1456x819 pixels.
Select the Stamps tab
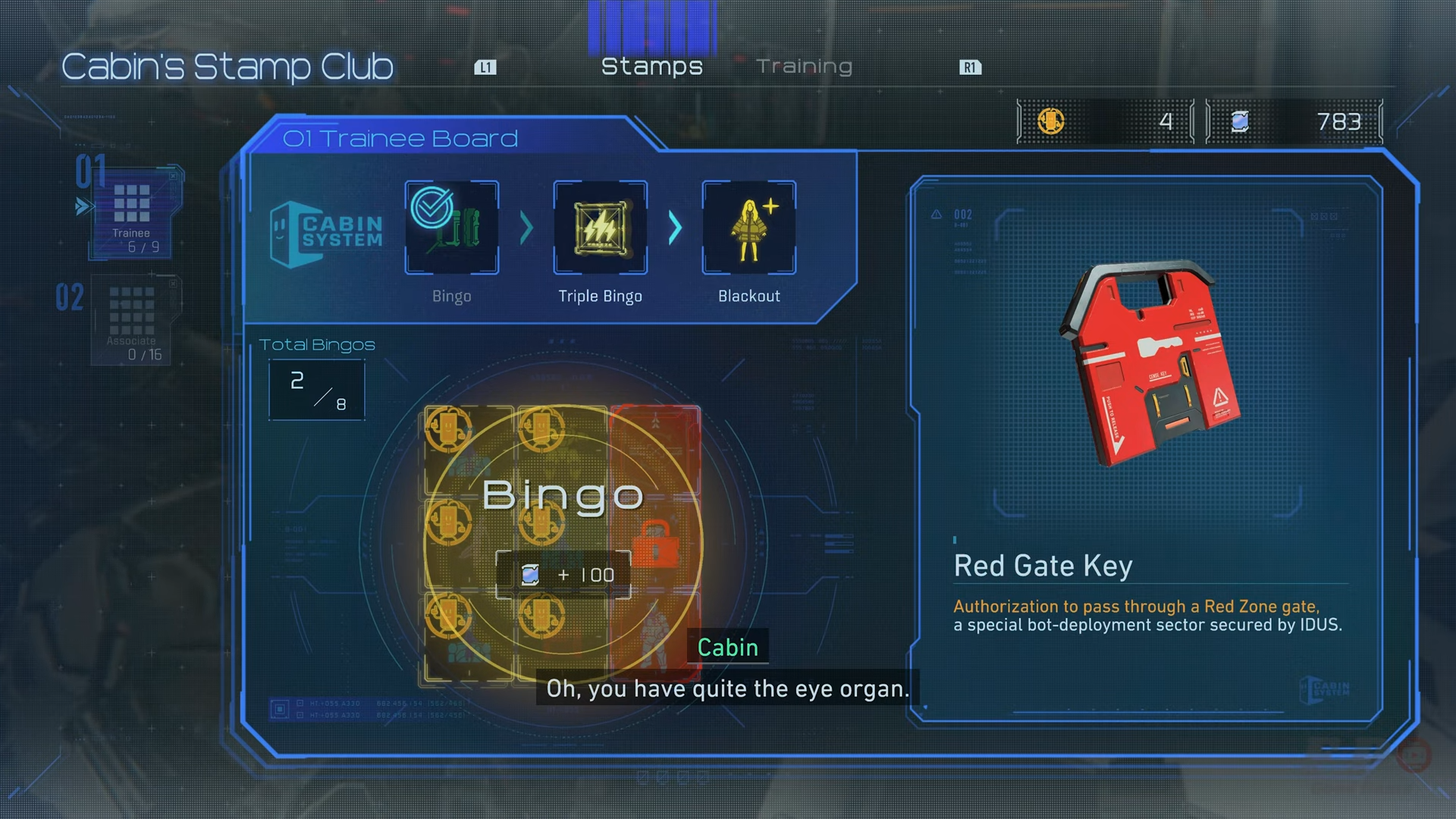tap(651, 67)
